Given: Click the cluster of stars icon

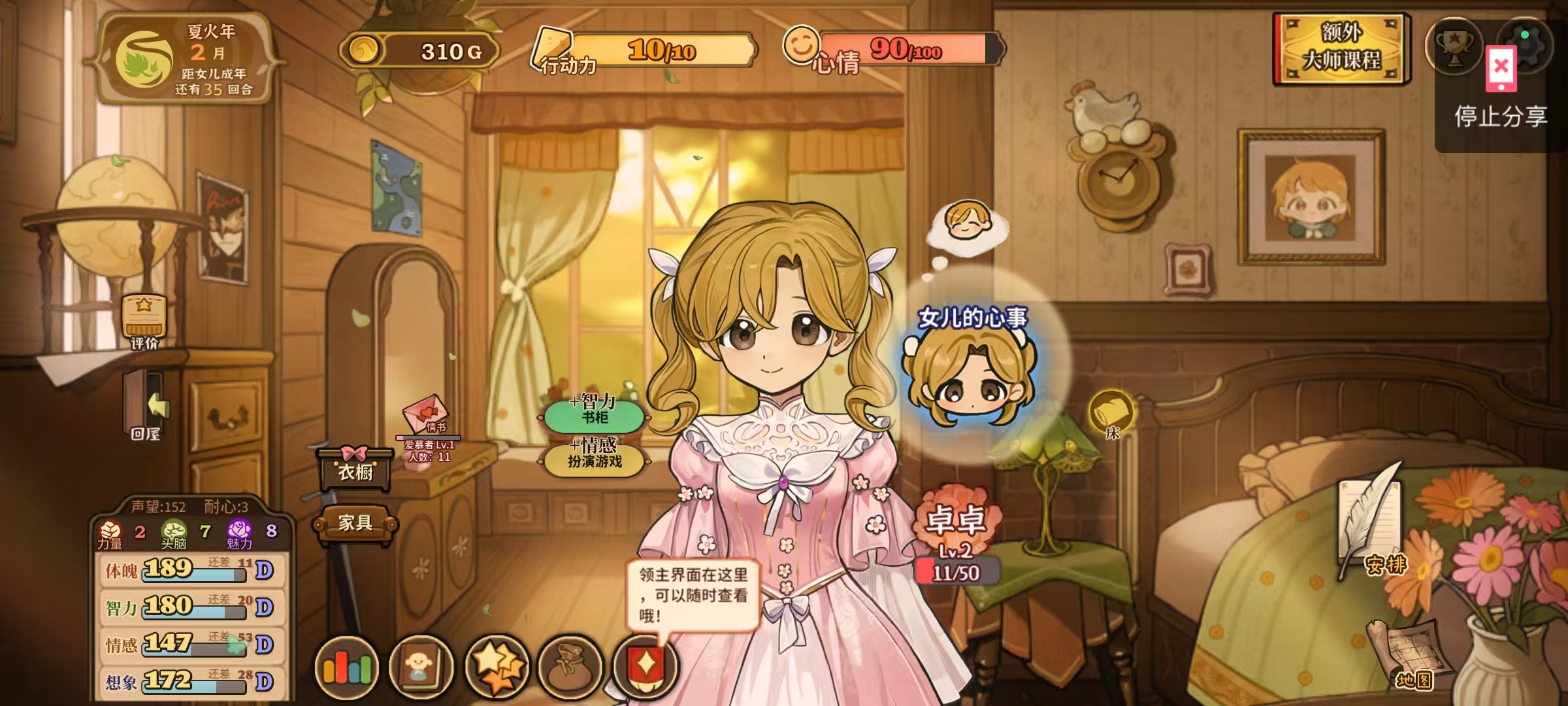Looking at the screenshot, I should [497, 667].
